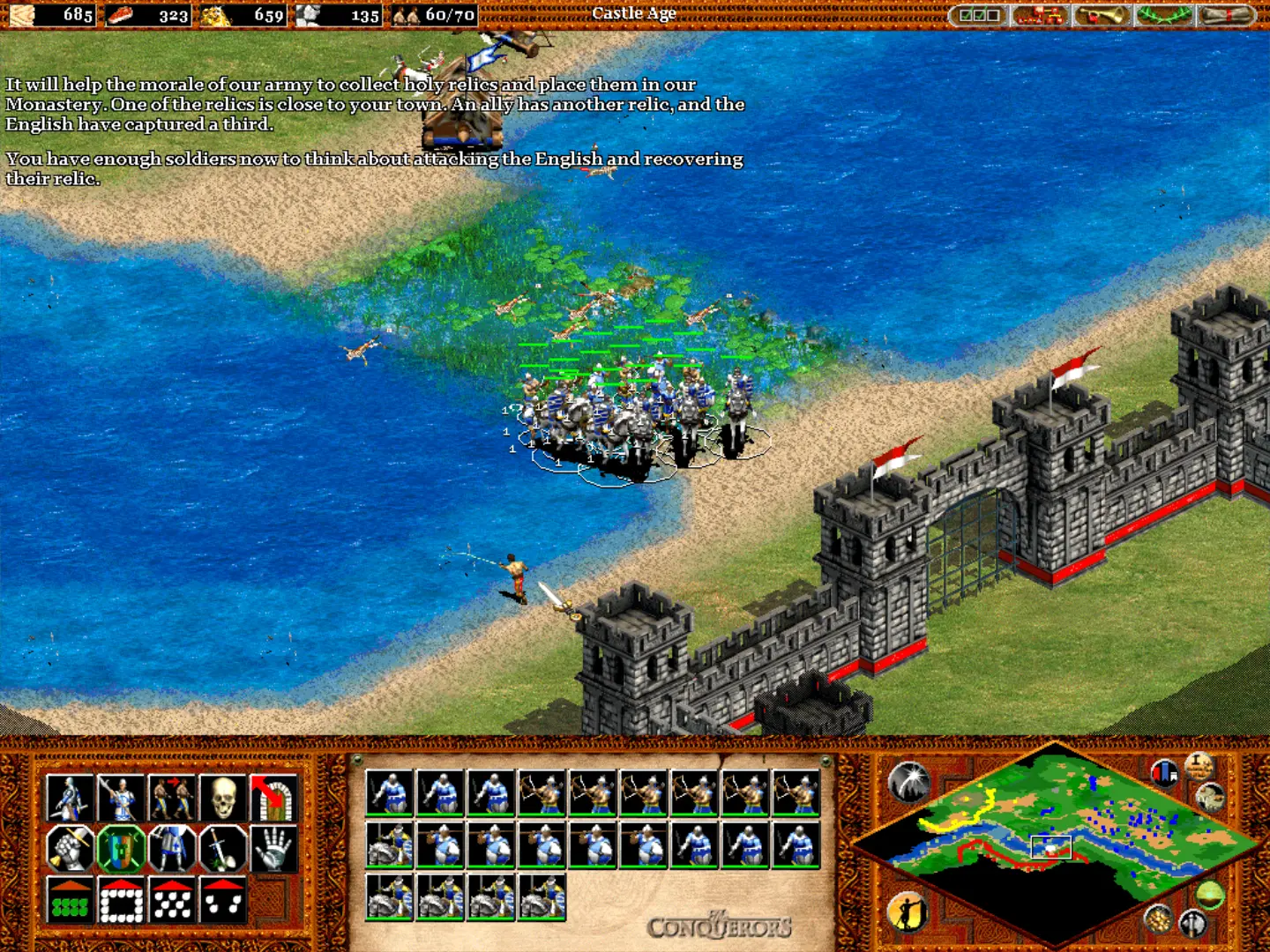Activate the Guard command with the halberdier
This screenshot has height=952, width=1270.
121,798
